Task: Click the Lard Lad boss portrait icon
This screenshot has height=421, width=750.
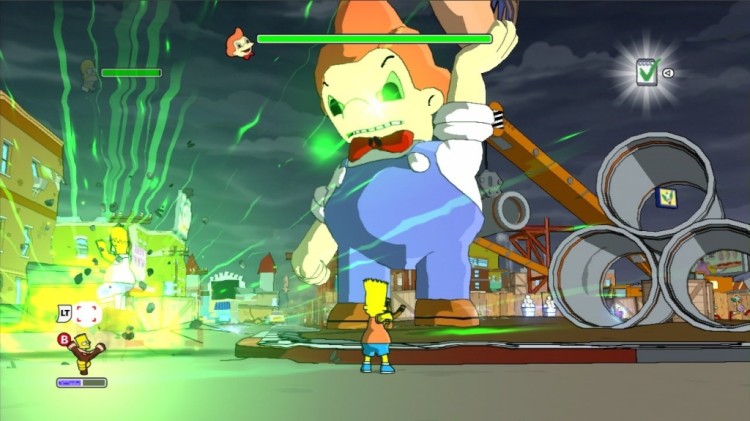Action: coord(238,42)
